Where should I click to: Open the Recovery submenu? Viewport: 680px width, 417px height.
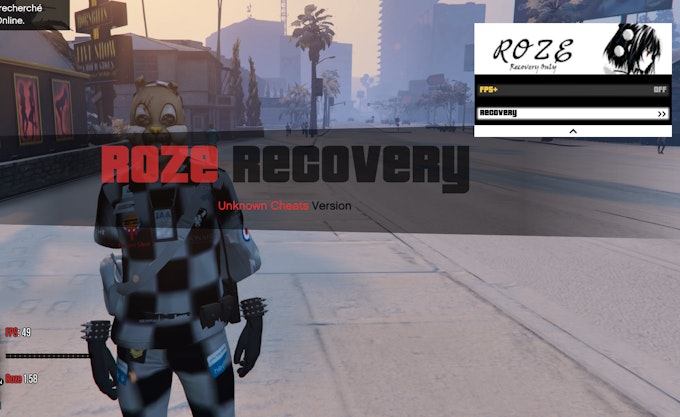[x=573, y=113]
